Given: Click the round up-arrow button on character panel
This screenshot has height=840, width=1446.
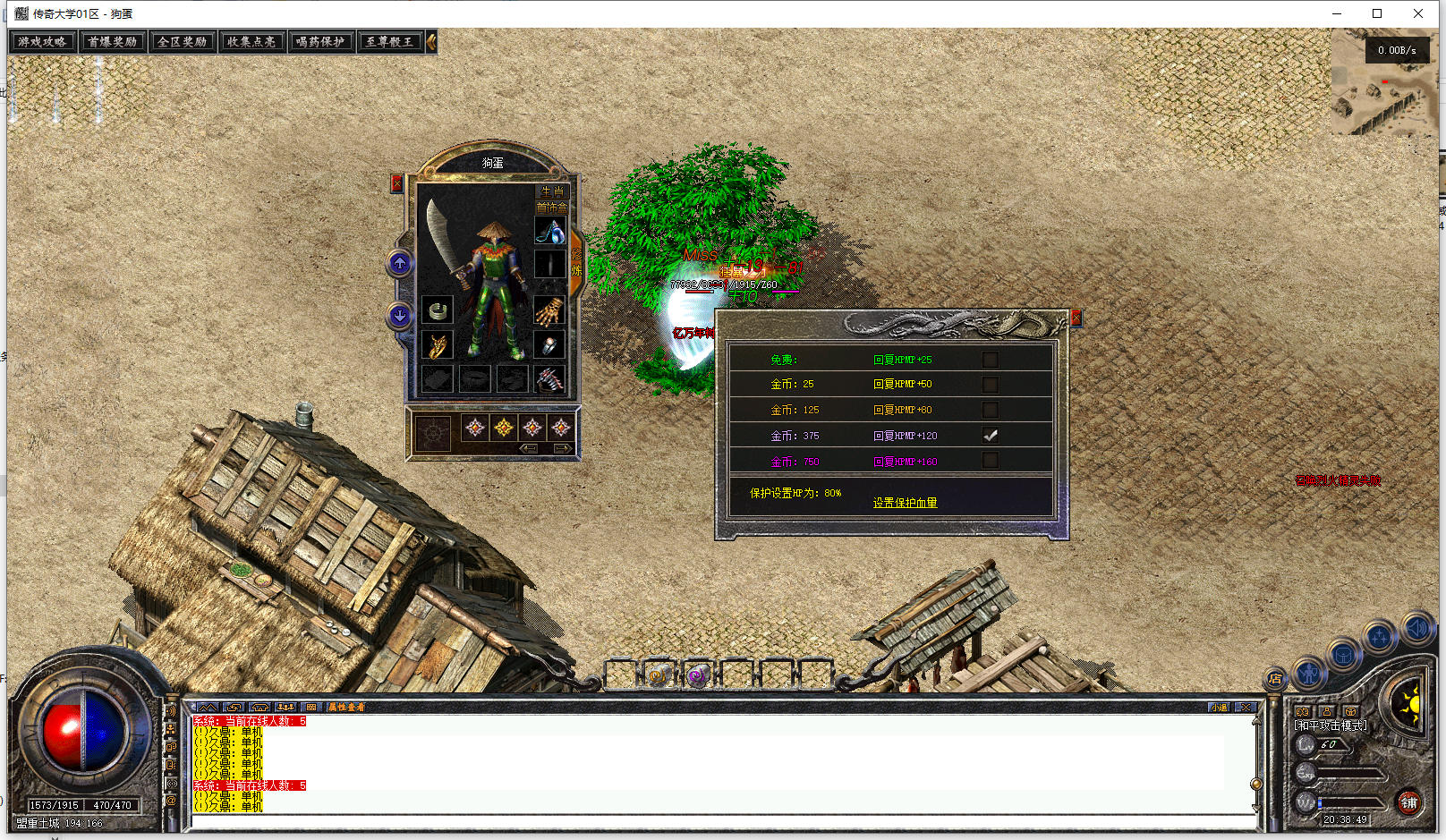Looking at the screenshot, I should coord(400,264).
